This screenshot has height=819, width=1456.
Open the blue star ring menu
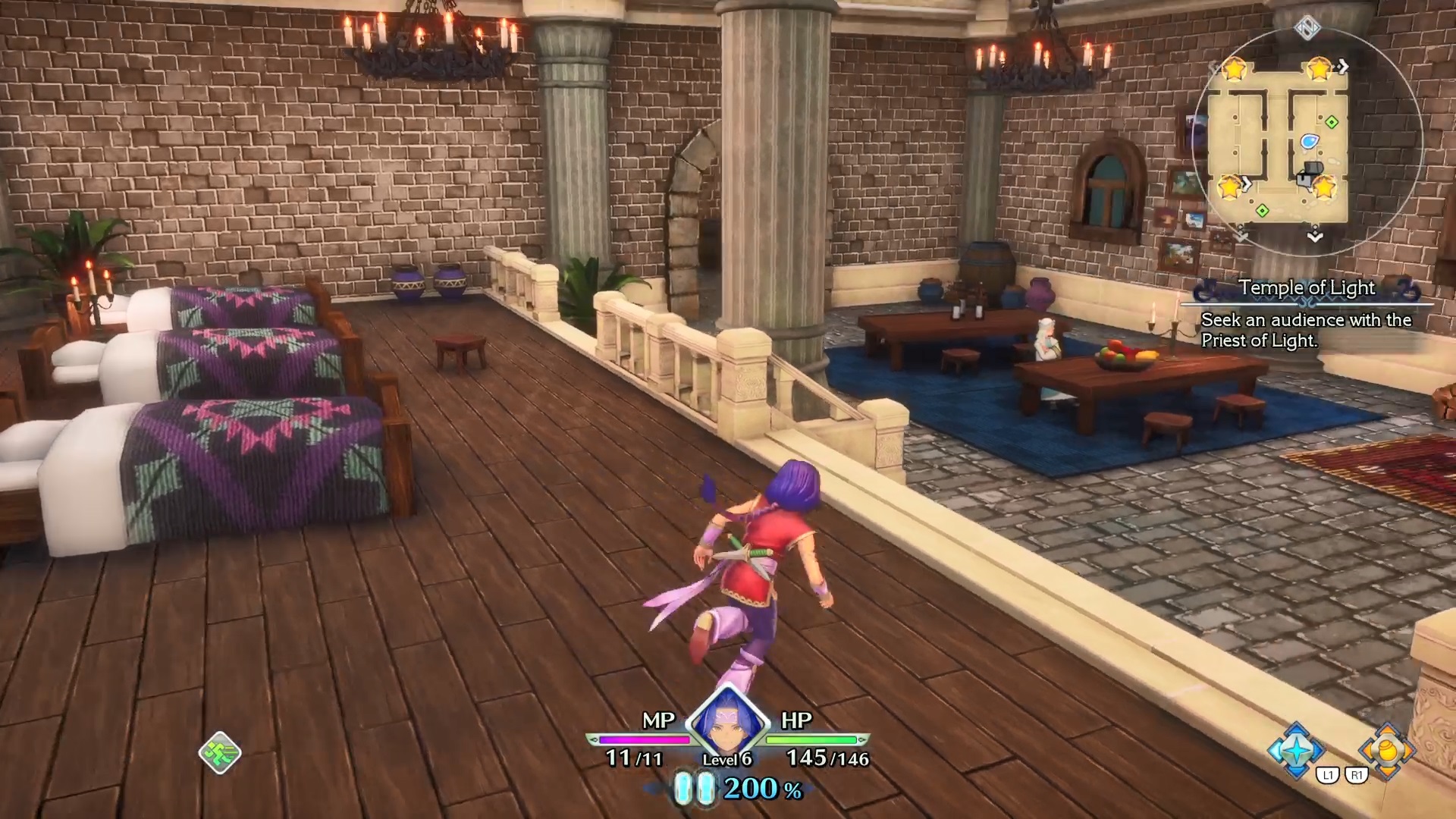coord(1297,751)
